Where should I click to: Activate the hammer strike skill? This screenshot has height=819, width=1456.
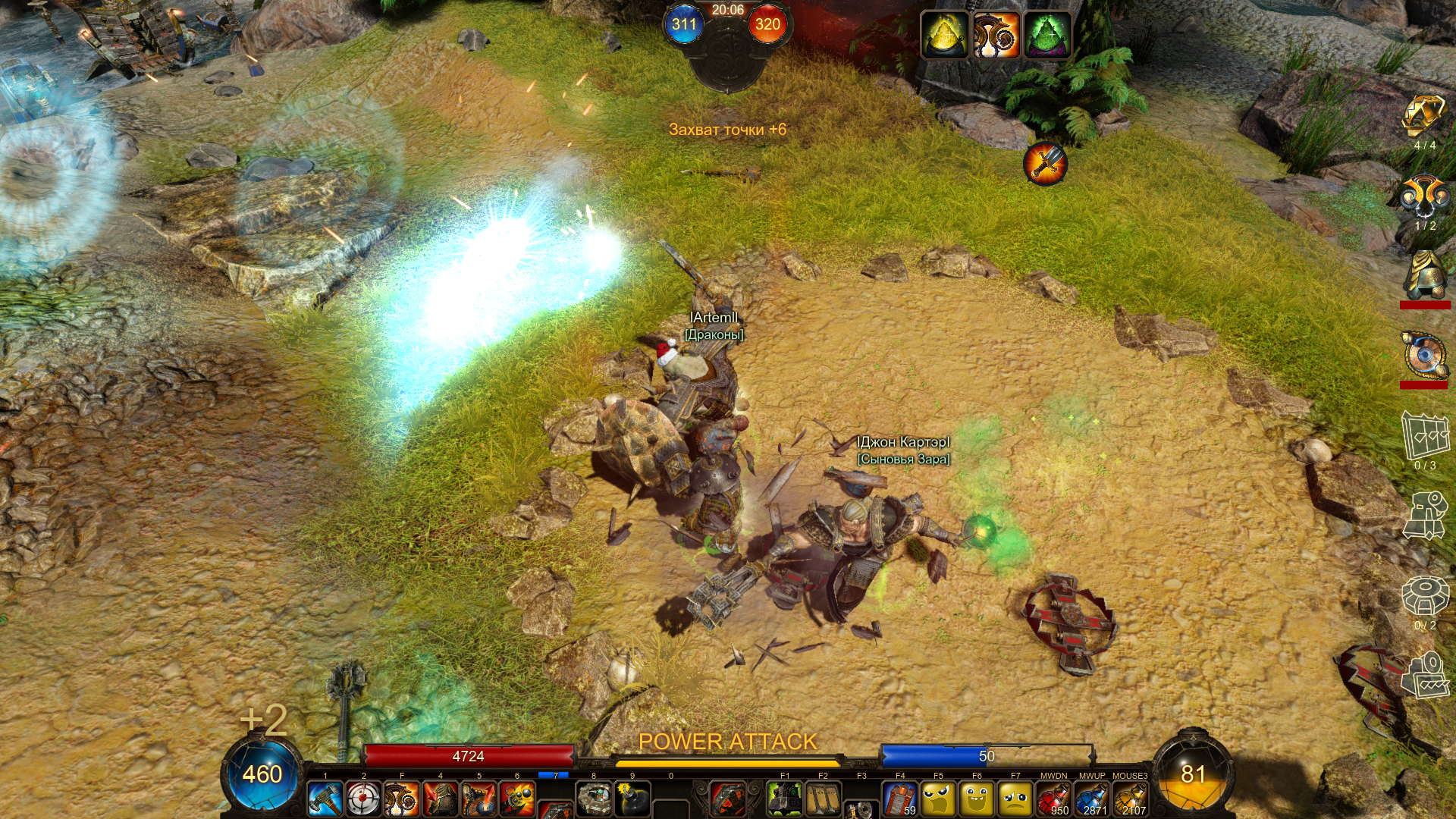[x=325, y=799]
